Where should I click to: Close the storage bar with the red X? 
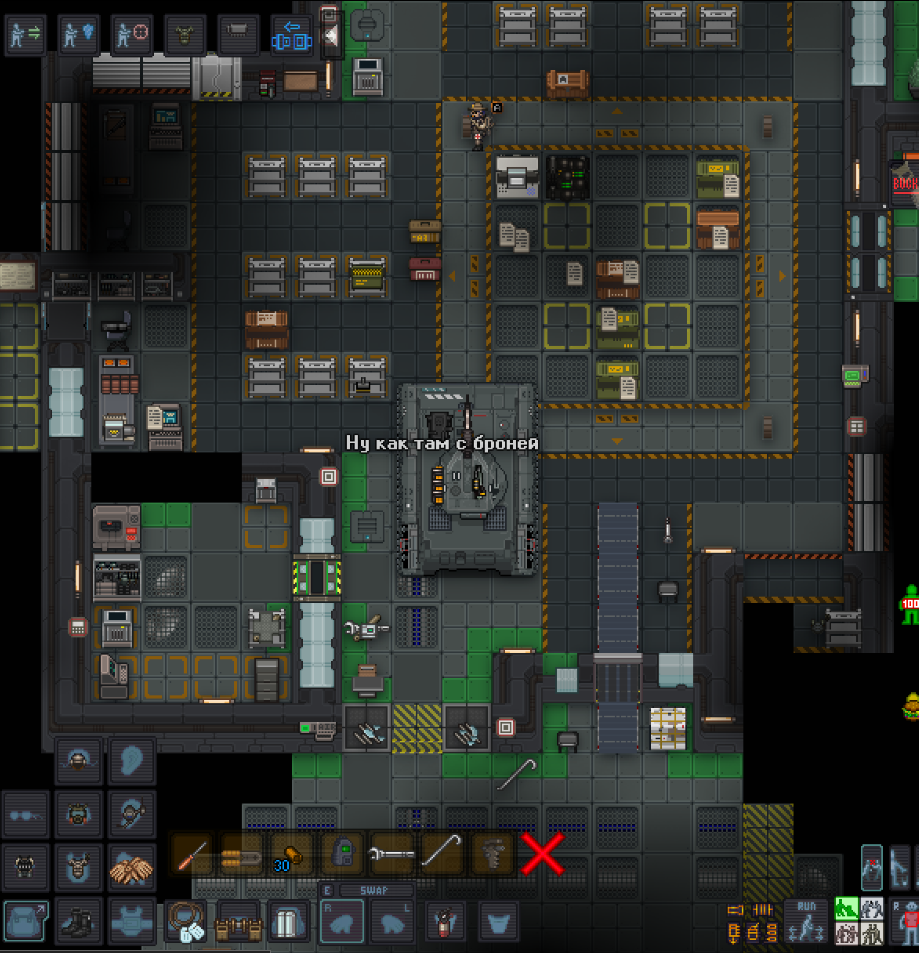541,855
